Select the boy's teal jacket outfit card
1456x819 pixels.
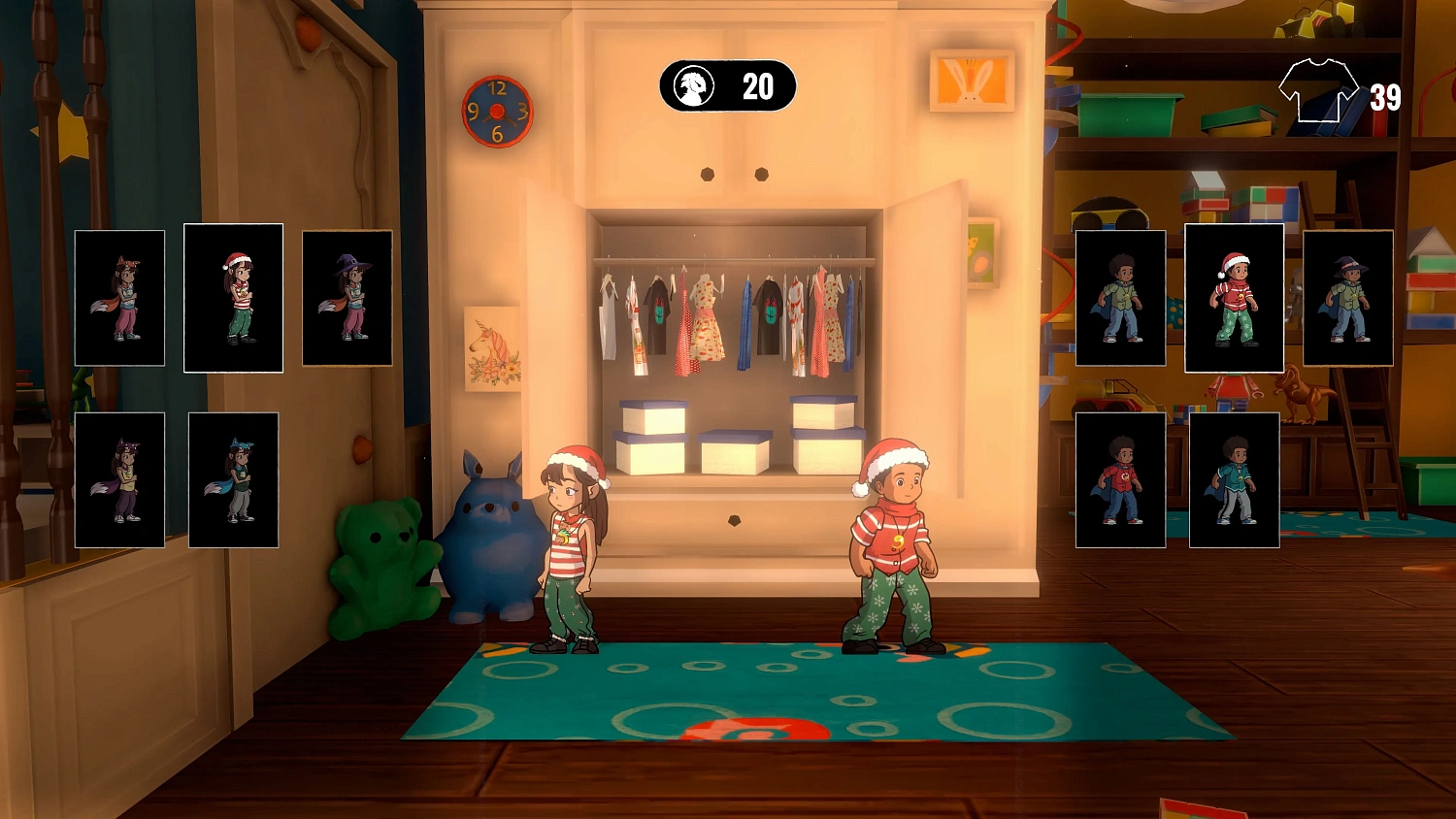coord(1234,479)
